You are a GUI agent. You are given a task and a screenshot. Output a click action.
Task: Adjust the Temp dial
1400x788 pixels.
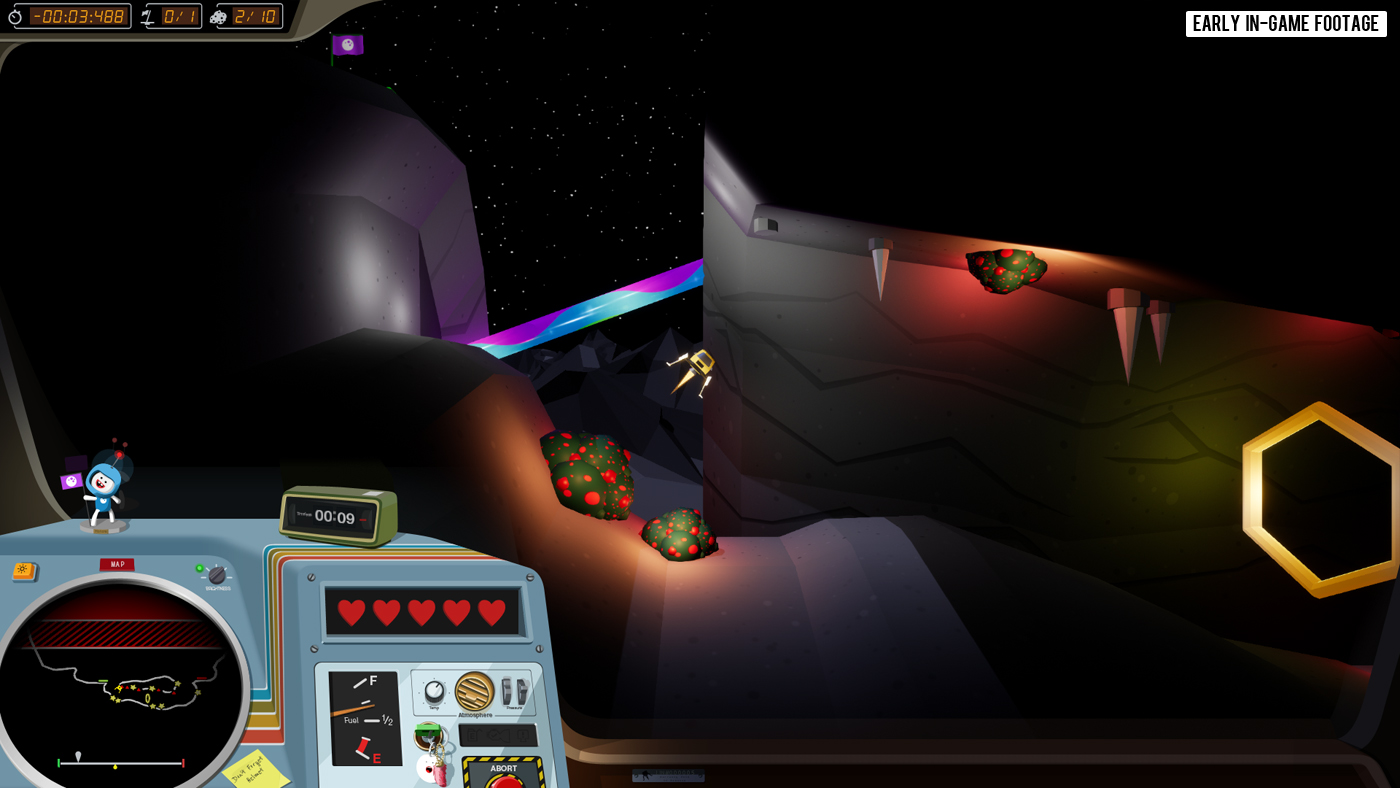pyautogui.click(x=434, y=692)
